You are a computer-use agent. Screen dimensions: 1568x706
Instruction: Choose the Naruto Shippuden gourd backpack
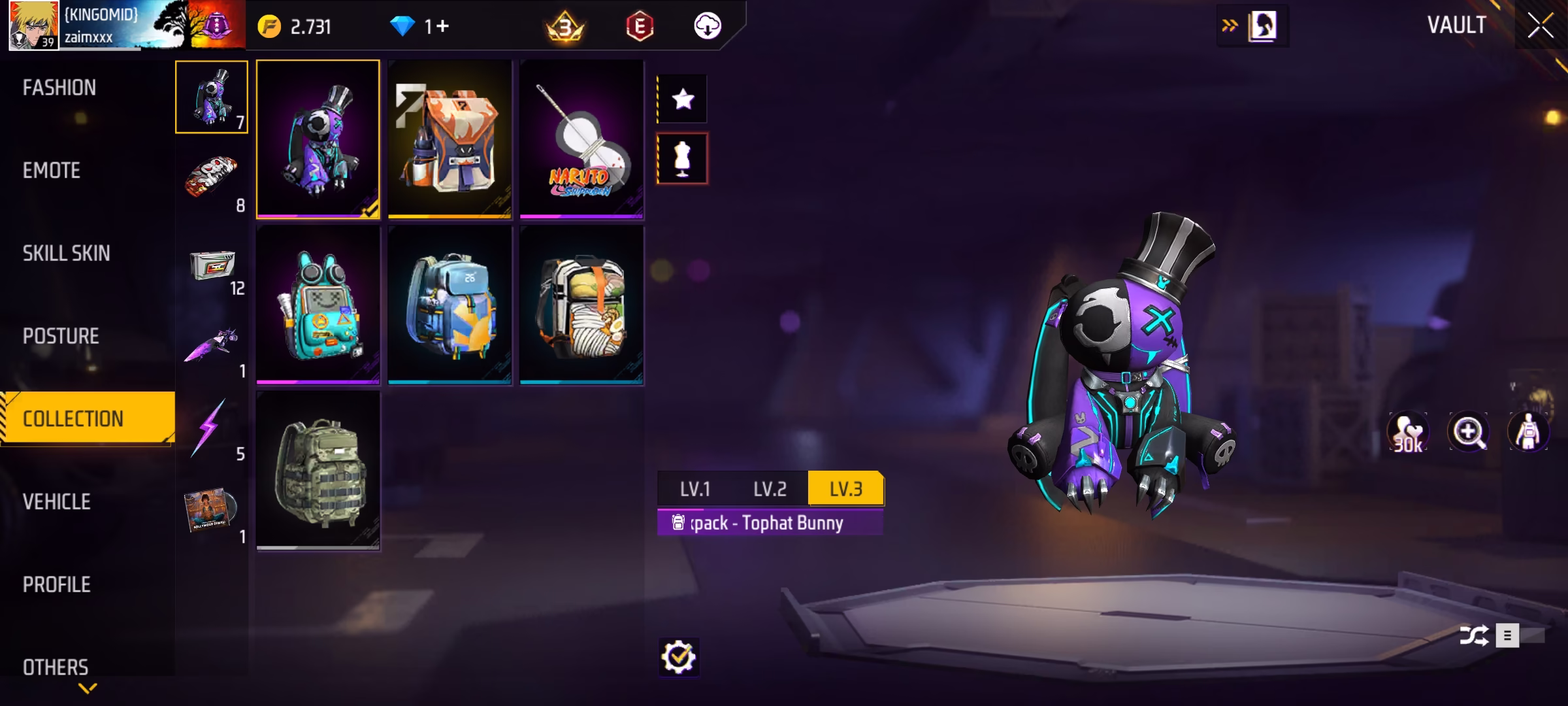tap(581, 139)
